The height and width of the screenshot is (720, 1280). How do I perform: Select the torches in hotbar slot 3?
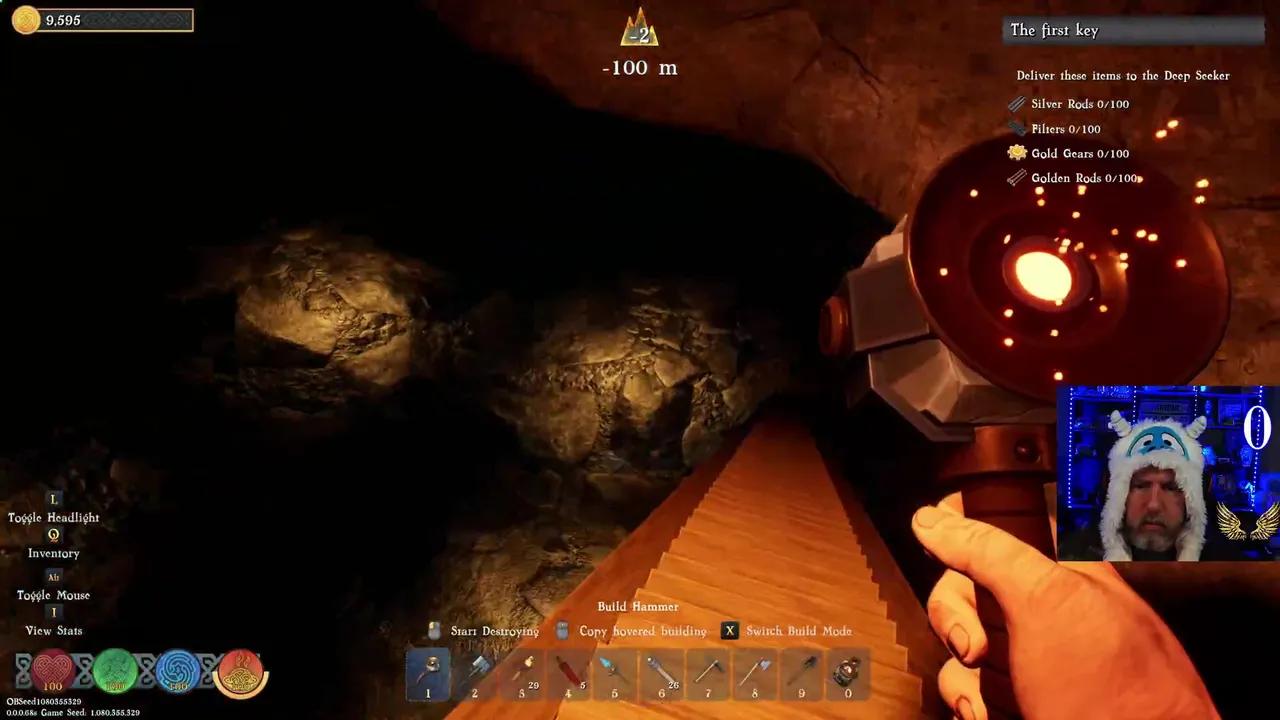click(521, 672)
